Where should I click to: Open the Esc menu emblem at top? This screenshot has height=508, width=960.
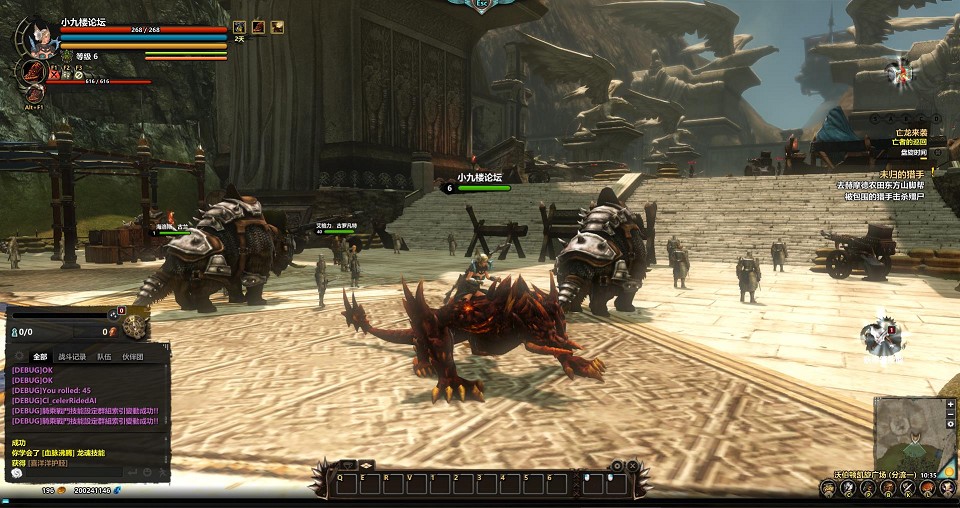tap(483, 5)
